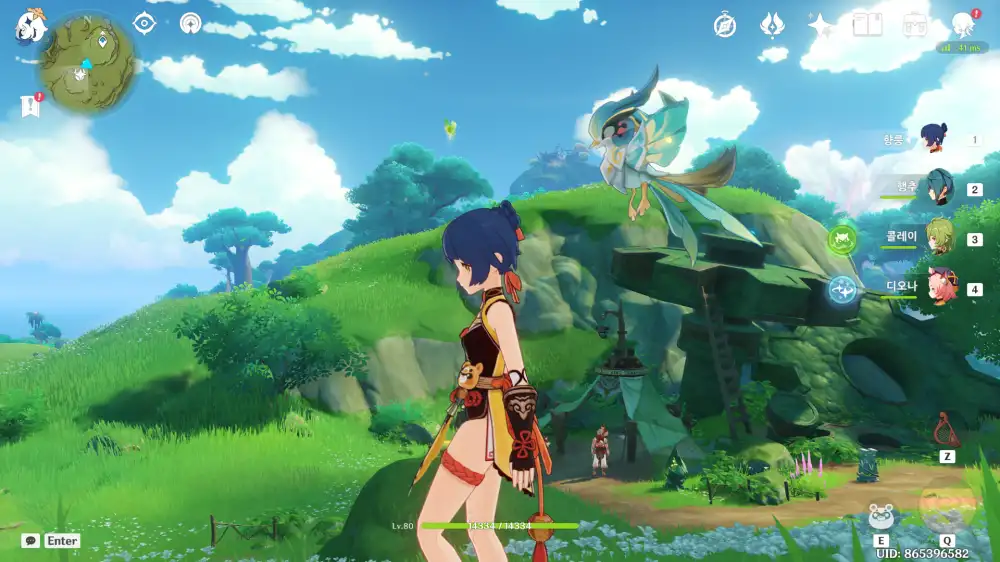Switch to party member 디오나
Screen dimensions: 1000x562
point(938,288)
